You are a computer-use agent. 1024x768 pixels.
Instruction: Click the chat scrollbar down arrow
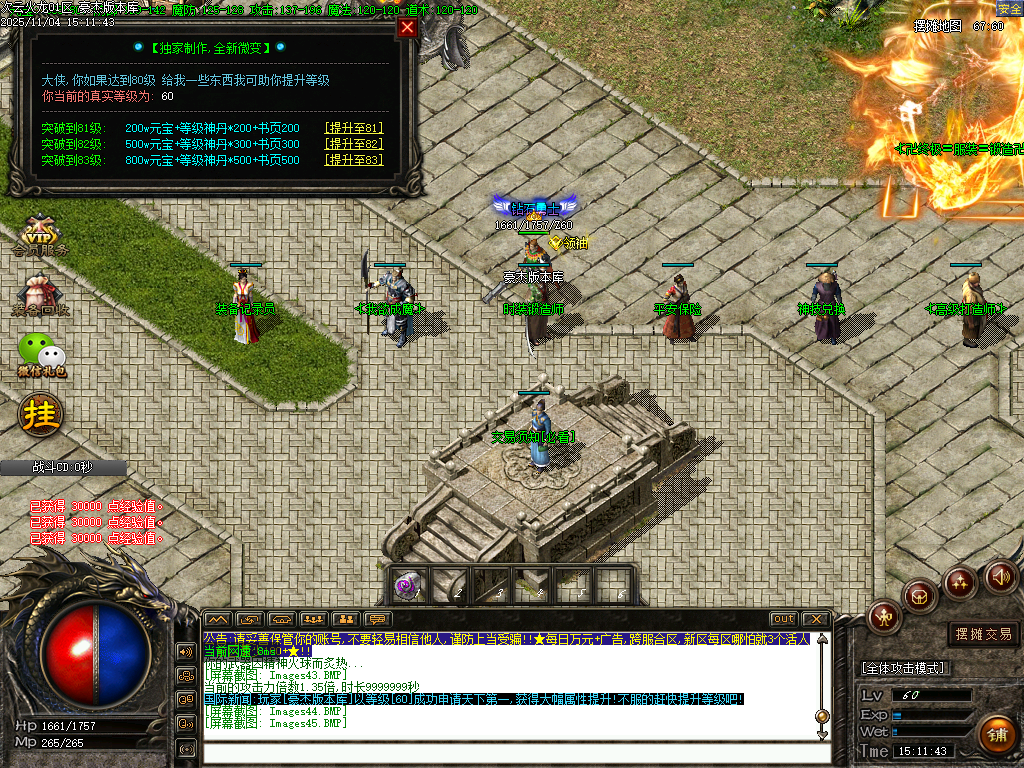pos(822,734)
